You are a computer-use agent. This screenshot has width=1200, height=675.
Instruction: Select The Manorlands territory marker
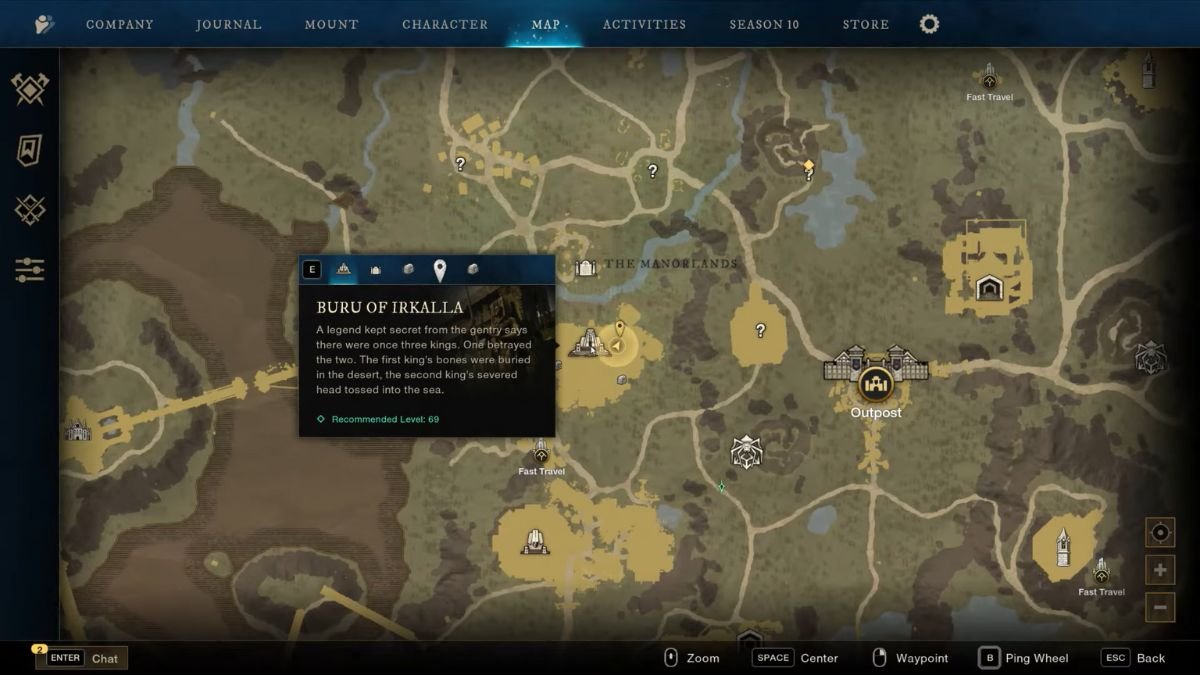coord(585,267)
